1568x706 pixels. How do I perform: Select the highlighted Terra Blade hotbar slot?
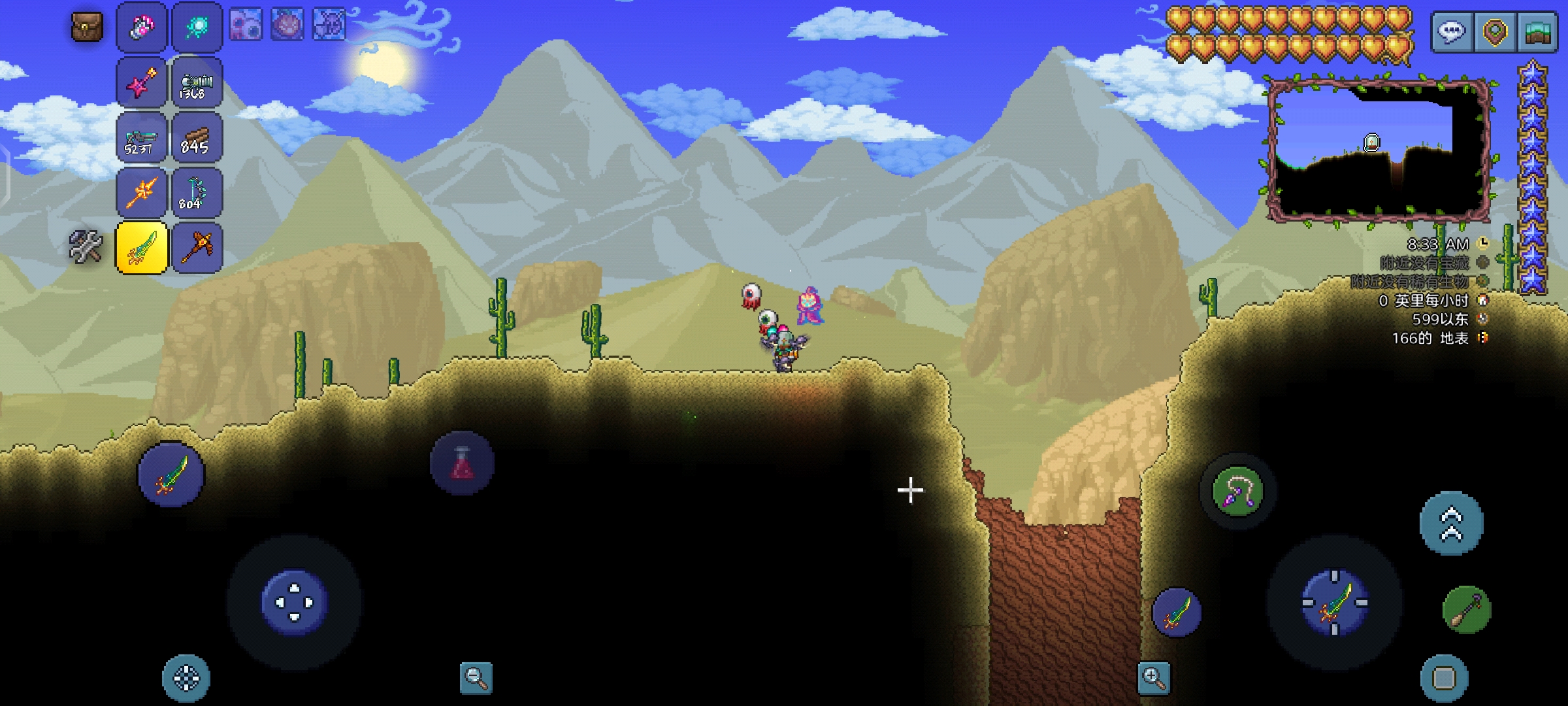click(142, 248)
